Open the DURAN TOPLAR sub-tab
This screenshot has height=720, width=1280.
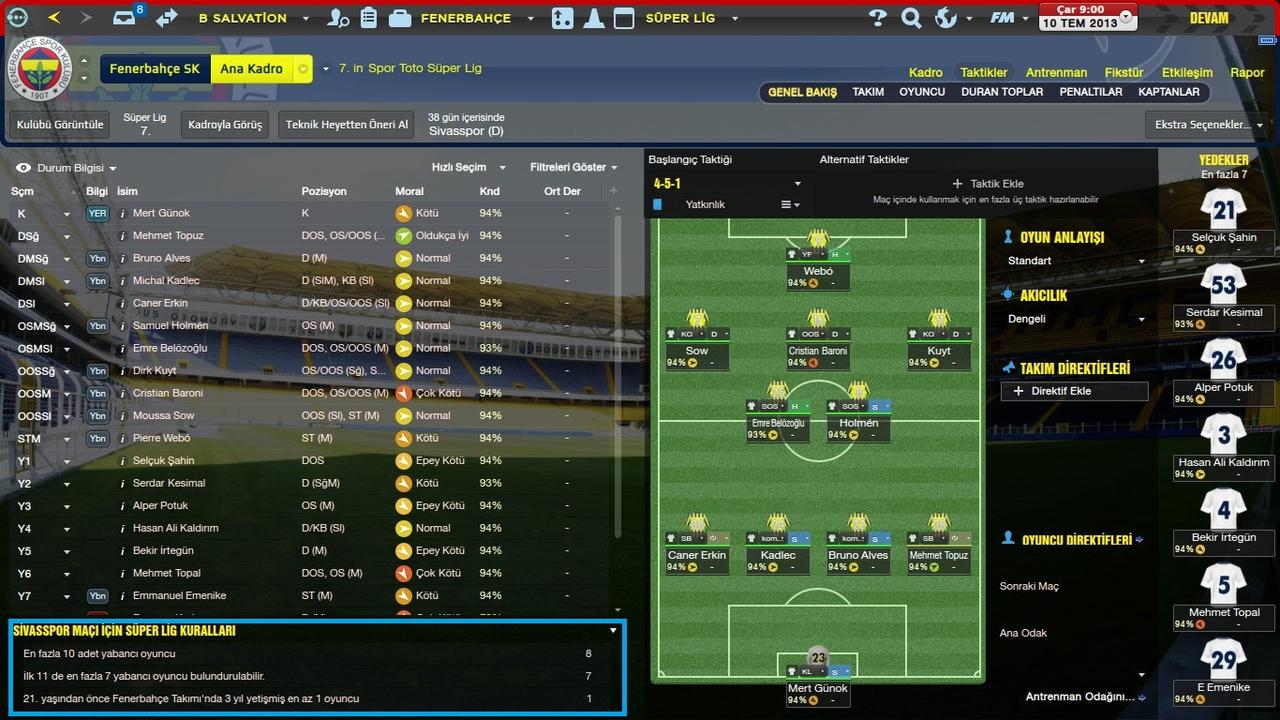[x=1002, y=92]
